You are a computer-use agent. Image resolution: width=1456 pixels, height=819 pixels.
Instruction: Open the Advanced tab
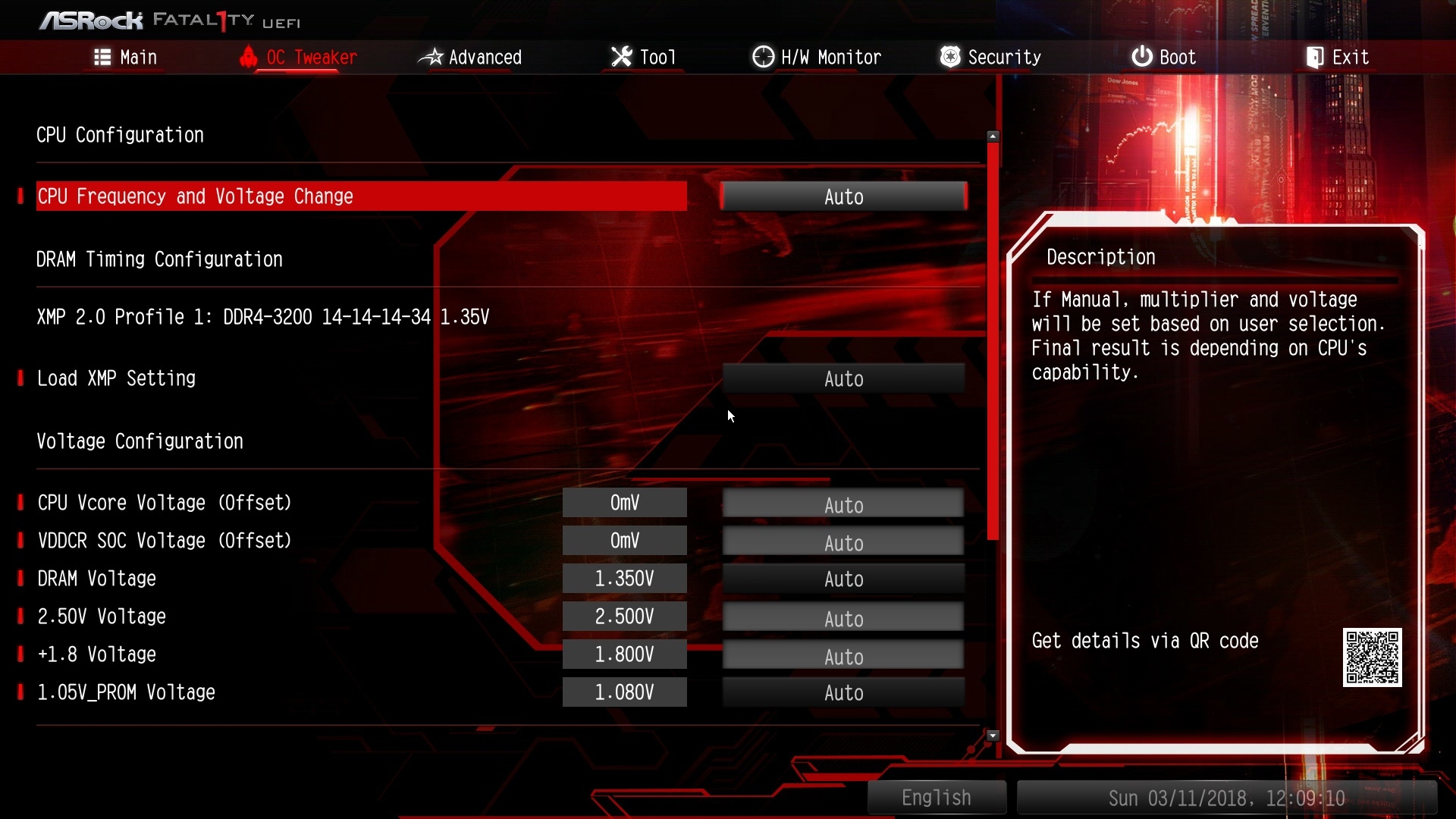470,58
